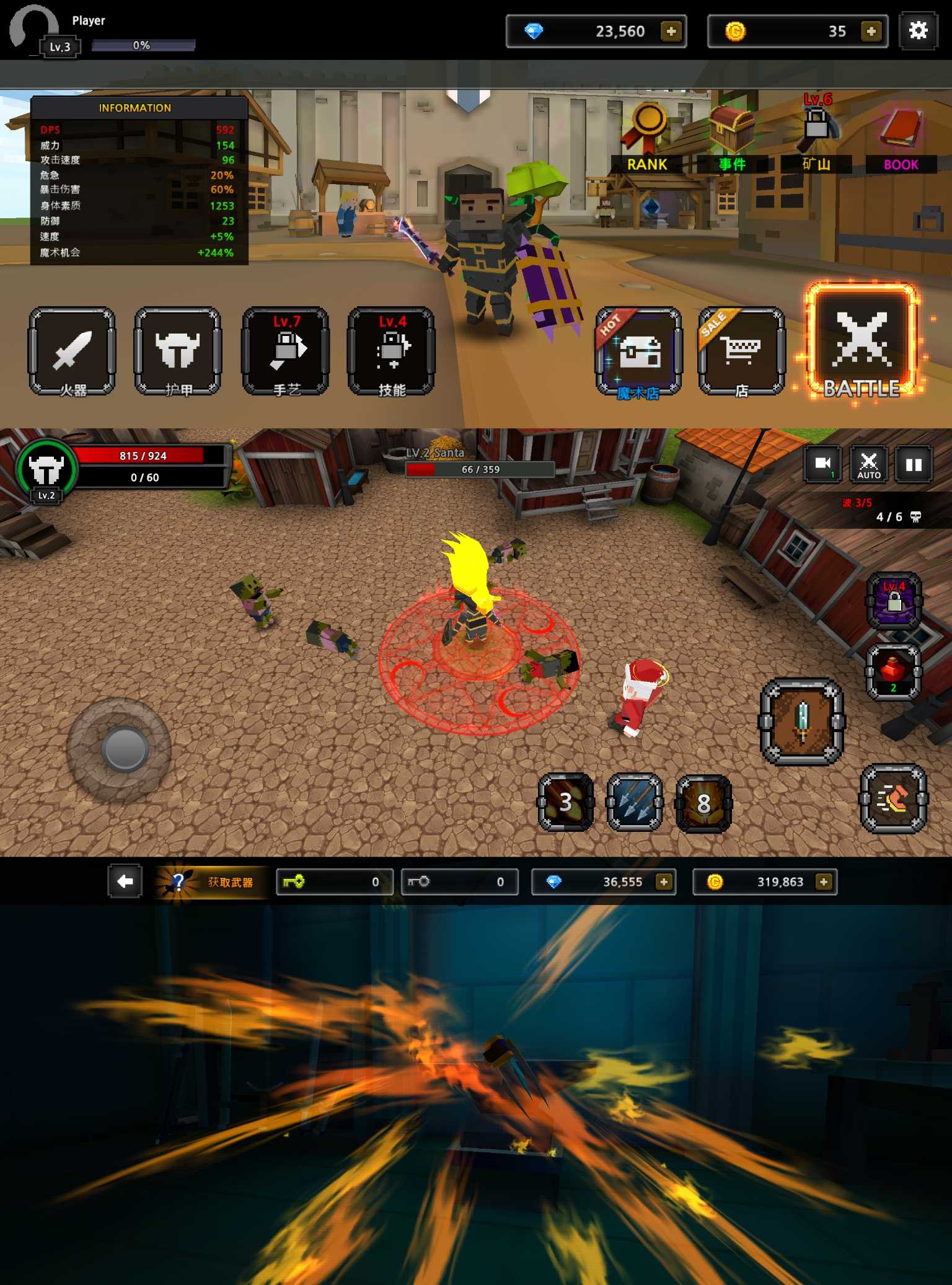Open the sword weapons menu
The width and height of the screenshot is (952, 1285).
click(72, 351)
